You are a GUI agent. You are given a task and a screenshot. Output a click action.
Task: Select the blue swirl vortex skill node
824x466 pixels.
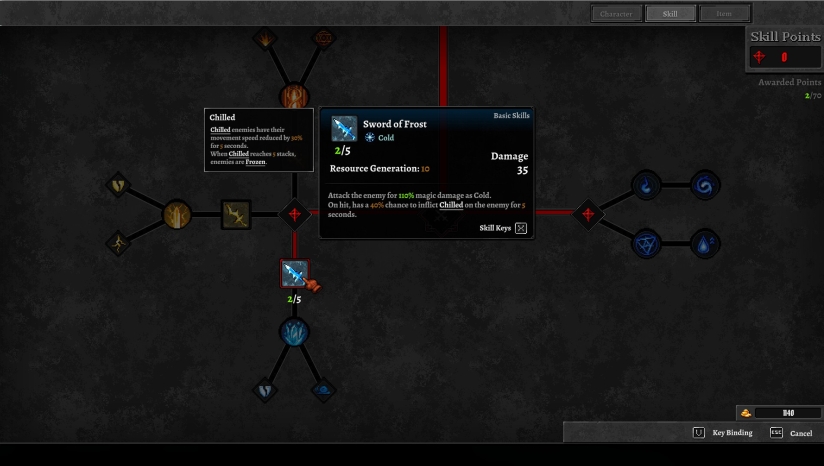click(x=705, y=185)
